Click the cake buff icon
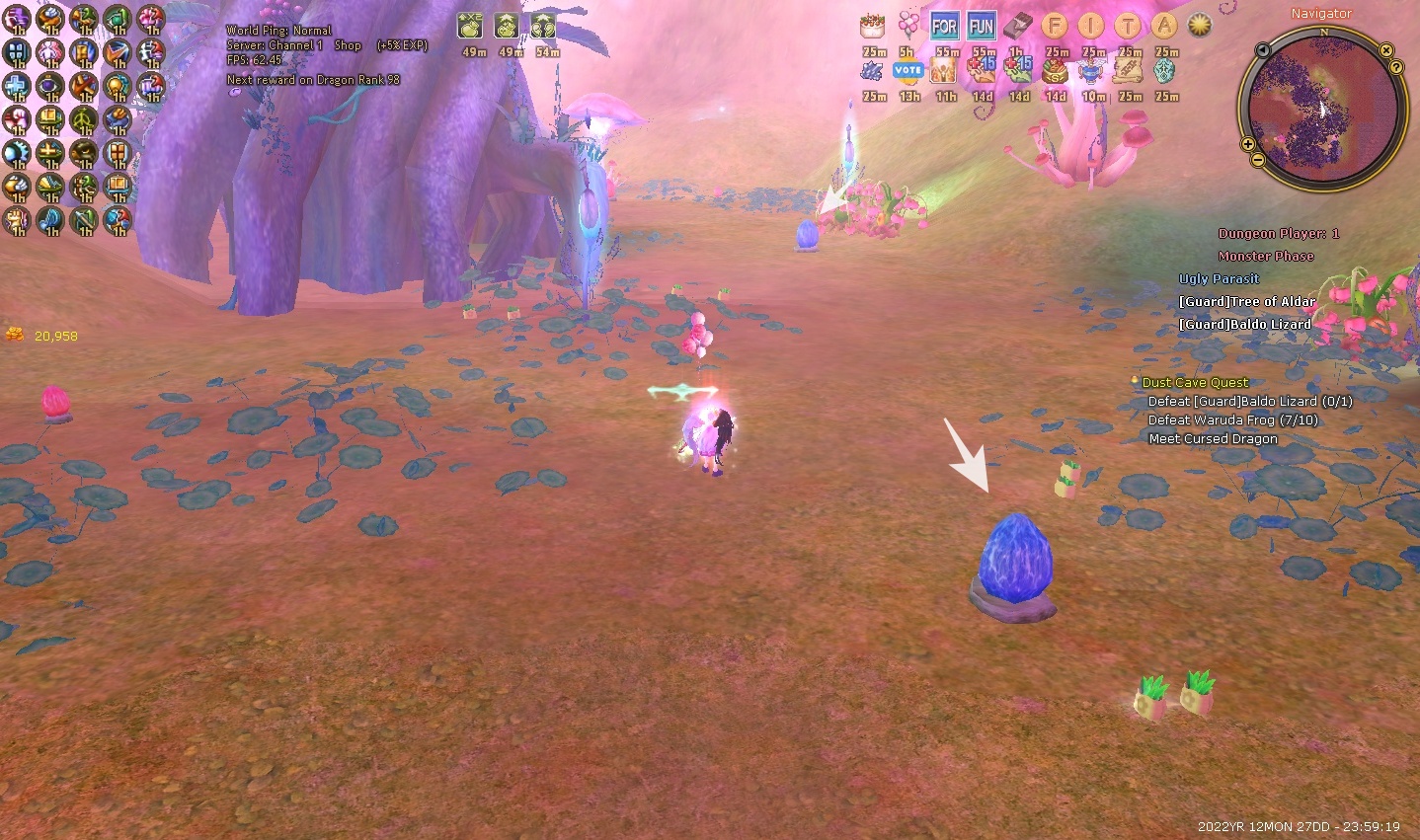This screenshot has width=1420, height=840. pyautogui.click(x=872, y=27)
